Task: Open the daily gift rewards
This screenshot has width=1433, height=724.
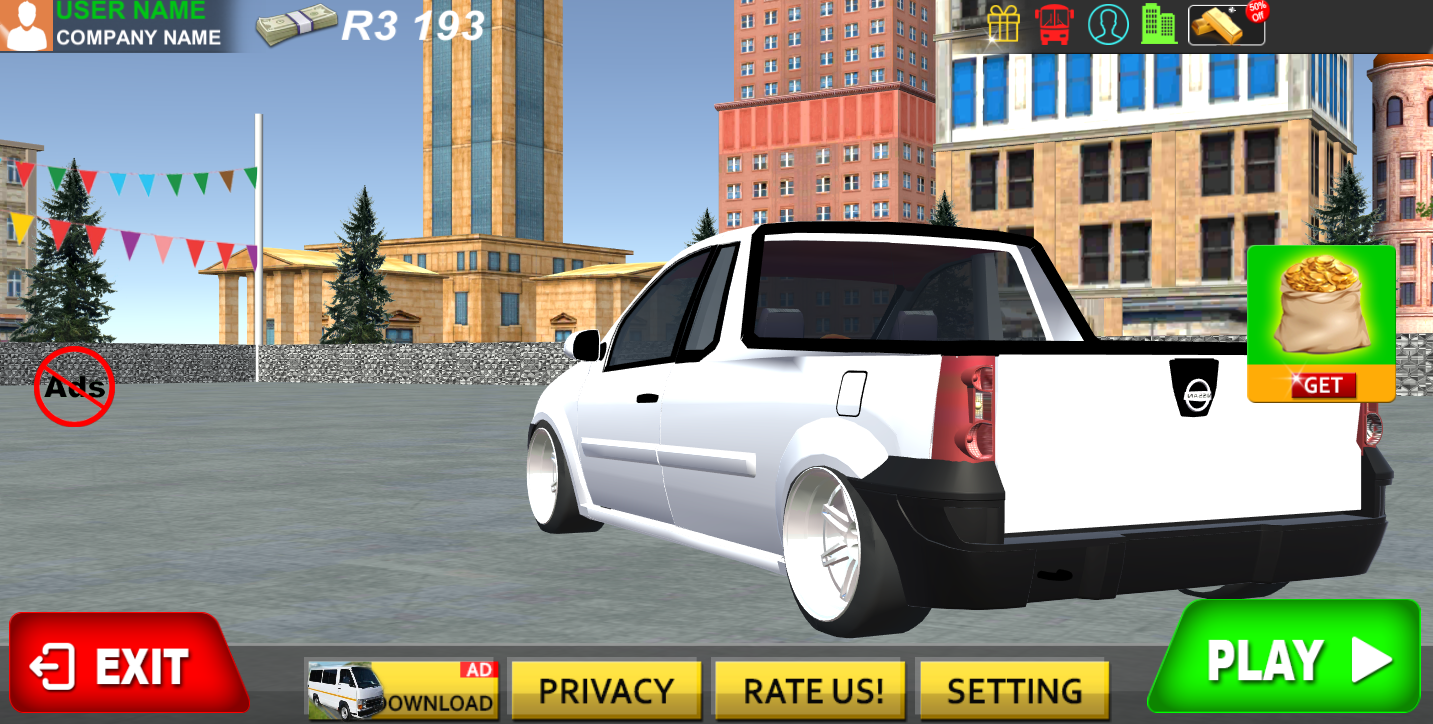Action: point(1004,24)
